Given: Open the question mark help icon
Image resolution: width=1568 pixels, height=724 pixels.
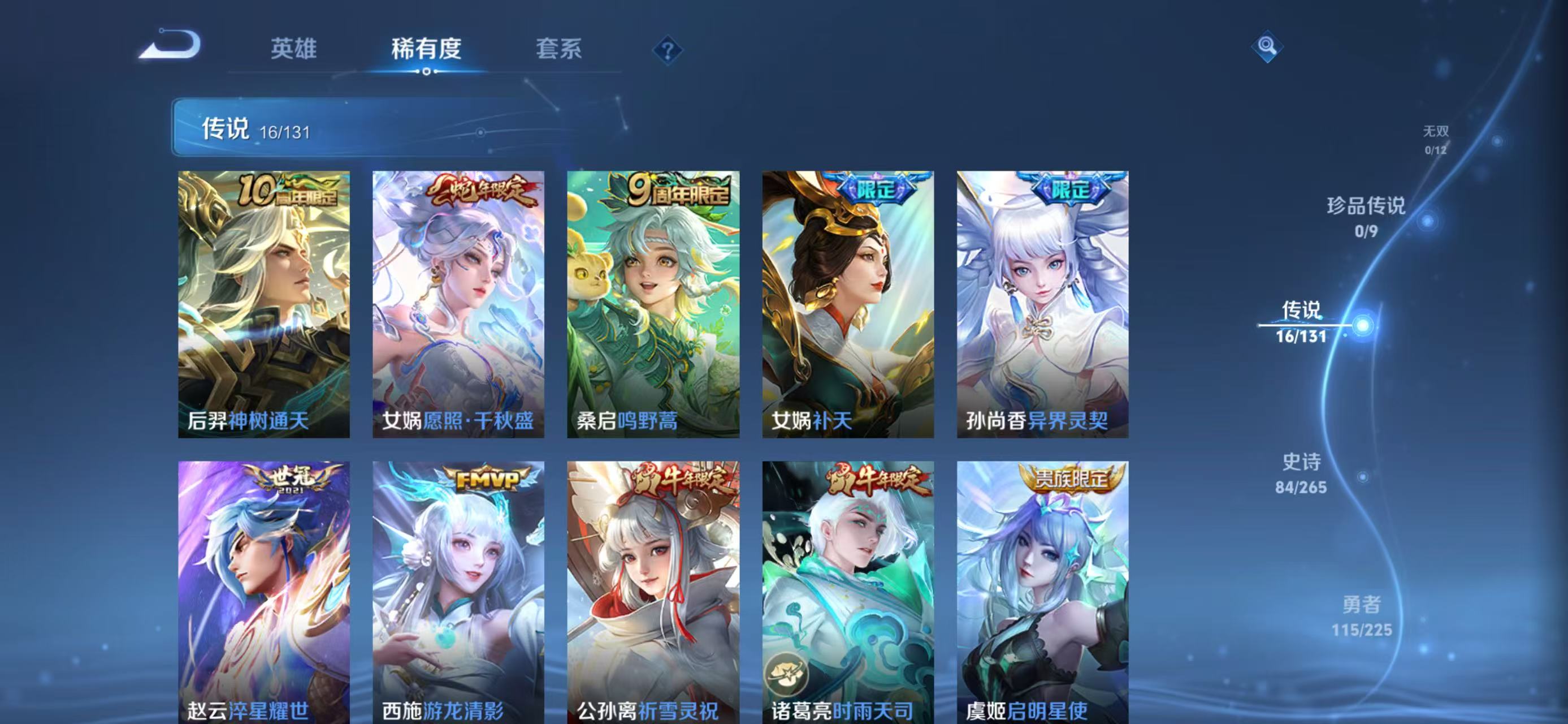Looking at the screenshot, I should click(x=667, y=50).
